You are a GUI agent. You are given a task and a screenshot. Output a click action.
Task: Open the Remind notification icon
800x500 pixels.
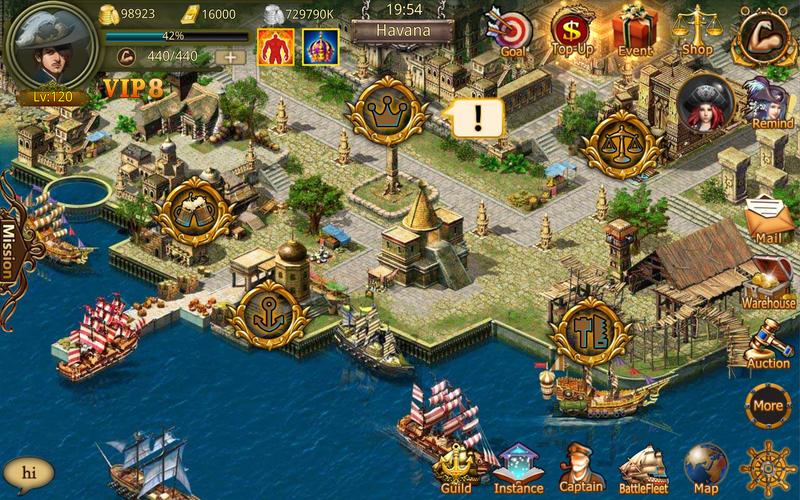[772, 103]
